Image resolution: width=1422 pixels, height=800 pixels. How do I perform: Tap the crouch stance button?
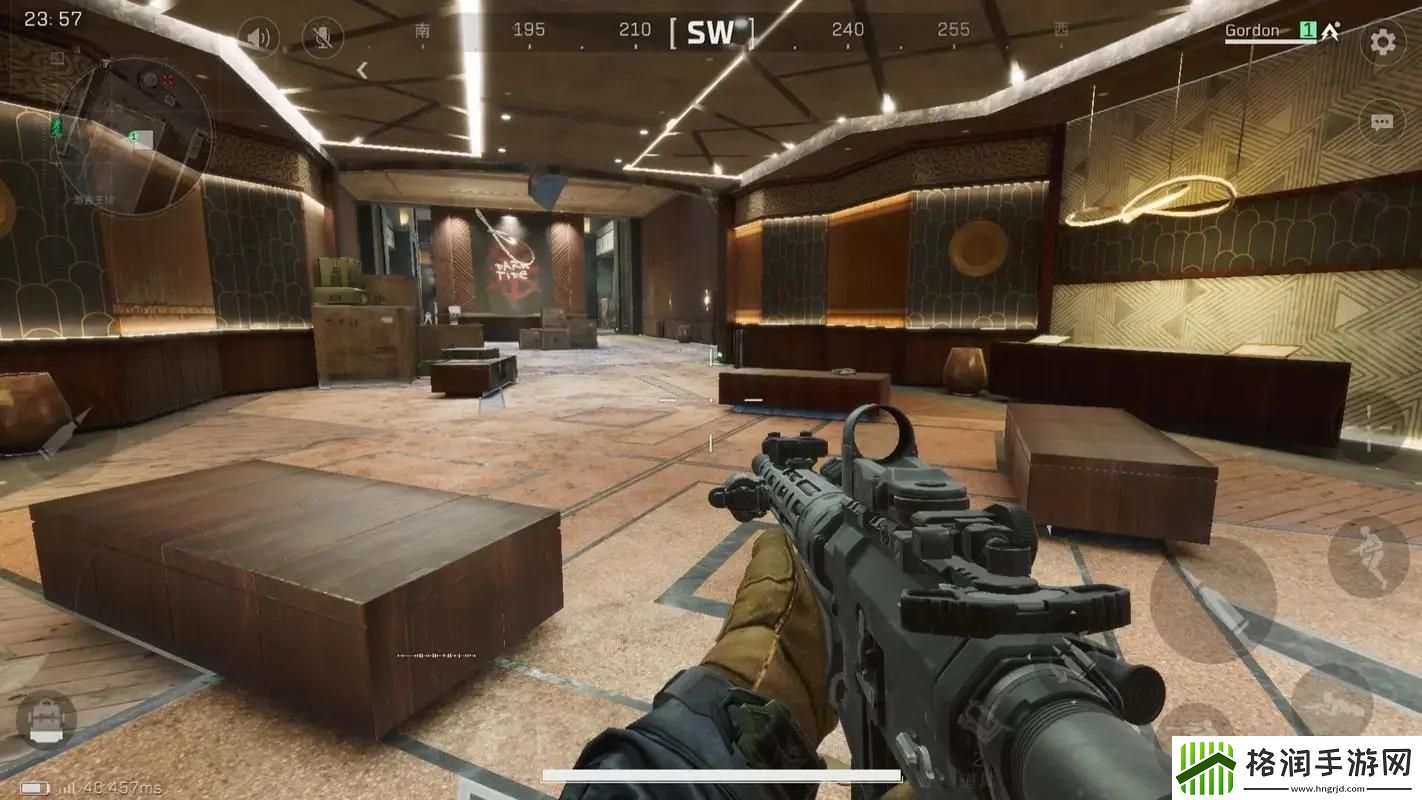[x=1367, y=557]
